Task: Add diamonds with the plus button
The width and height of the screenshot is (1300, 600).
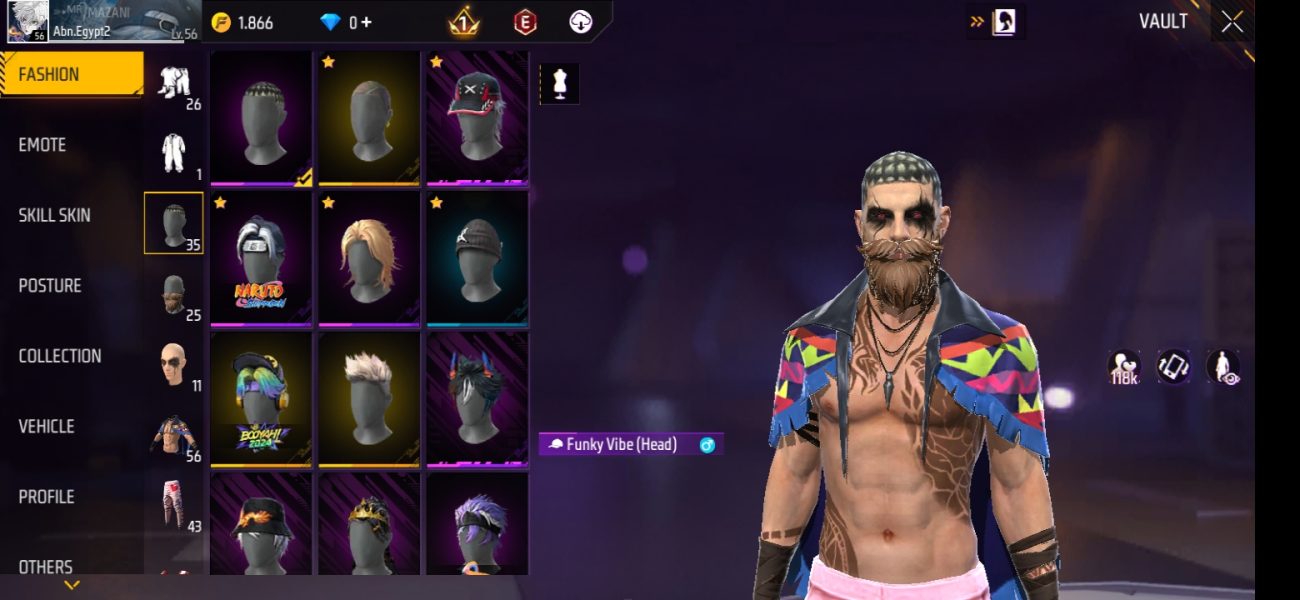Action: (367, 22)
